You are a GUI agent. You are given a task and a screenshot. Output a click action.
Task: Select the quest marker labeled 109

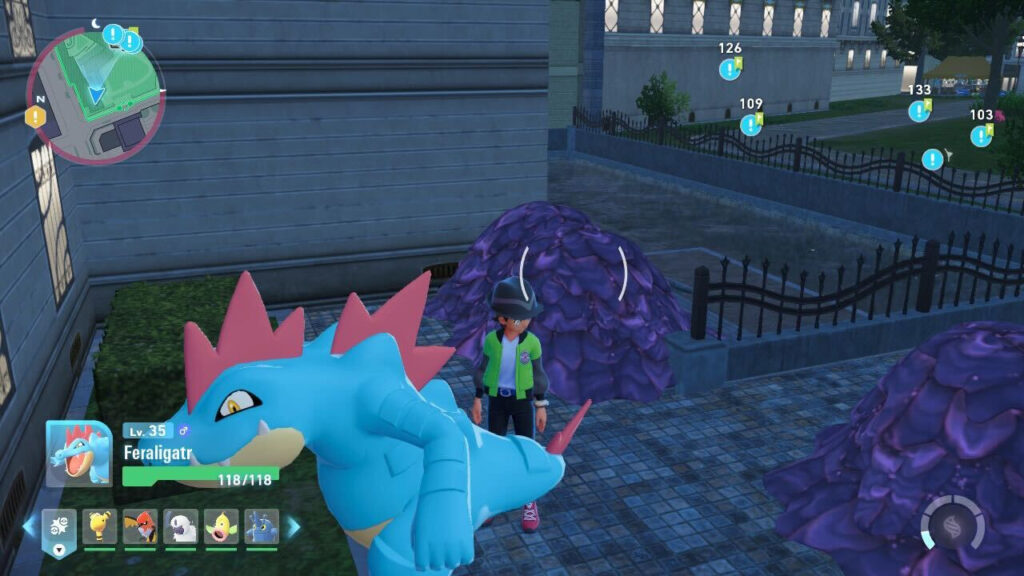point(750,125)
